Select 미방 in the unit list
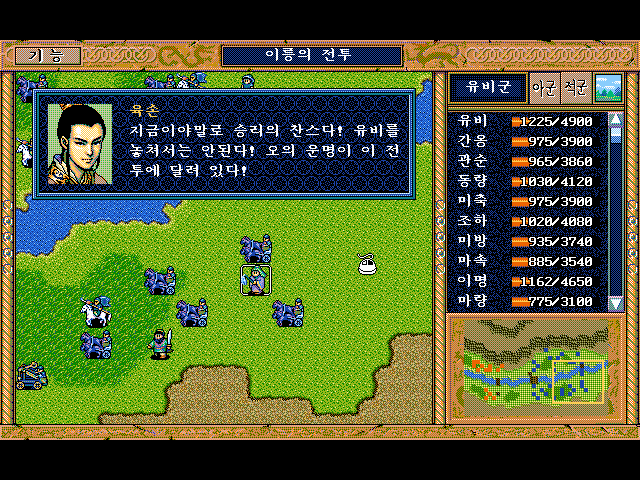This screenshot has width=640, height=480. (470, 241)
